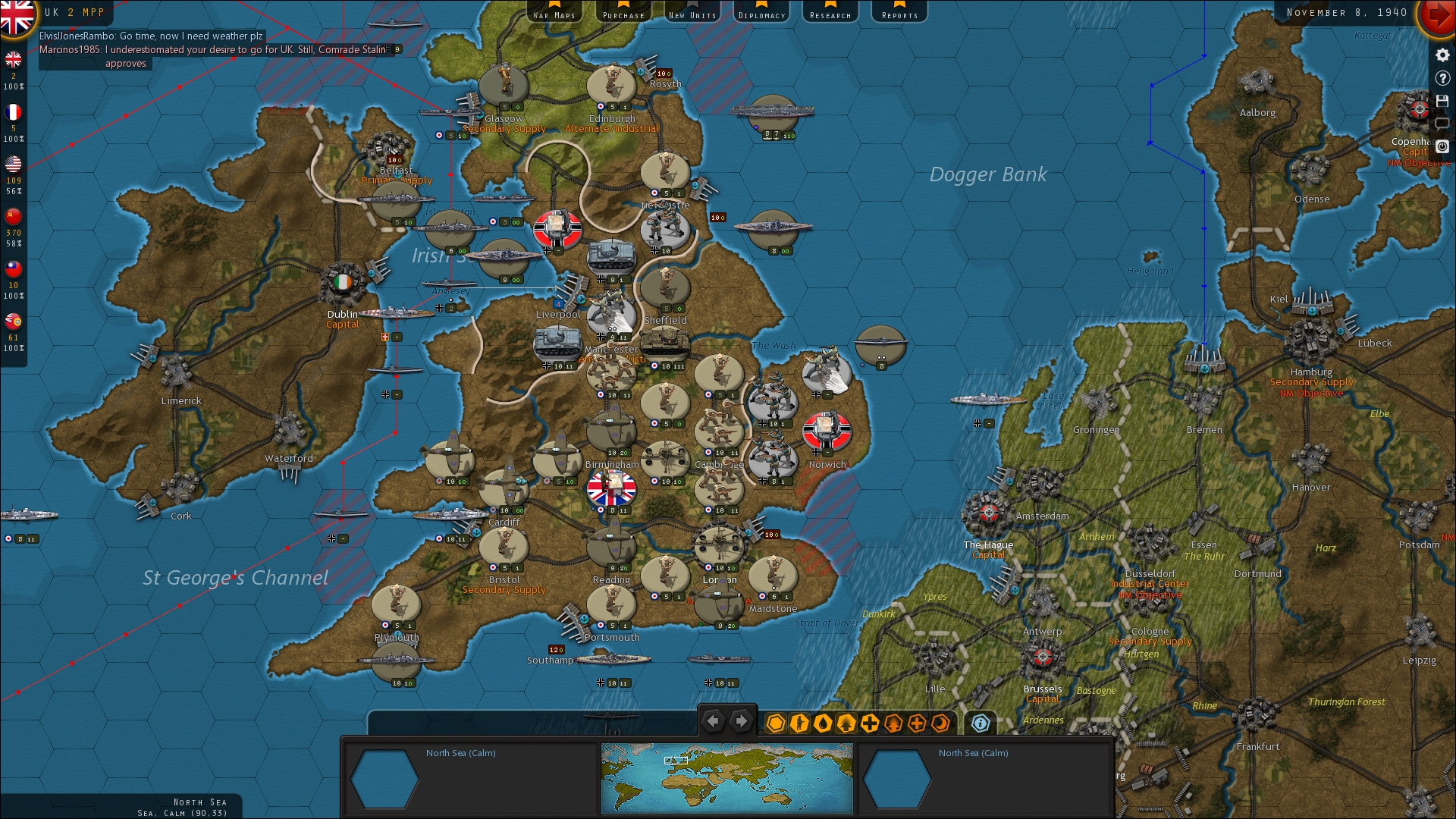Viewport: 1456px width, 819px height.
Task: Save the game using the floppy disk icon
Action: 1443,102
